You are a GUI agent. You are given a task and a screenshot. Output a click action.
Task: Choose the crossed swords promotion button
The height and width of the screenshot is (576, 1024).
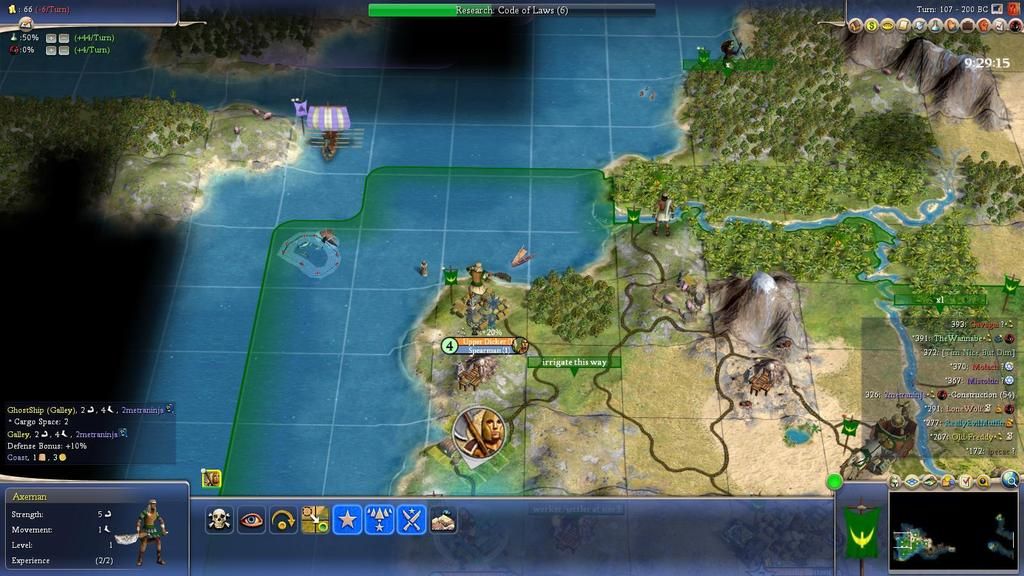[411, 520]
